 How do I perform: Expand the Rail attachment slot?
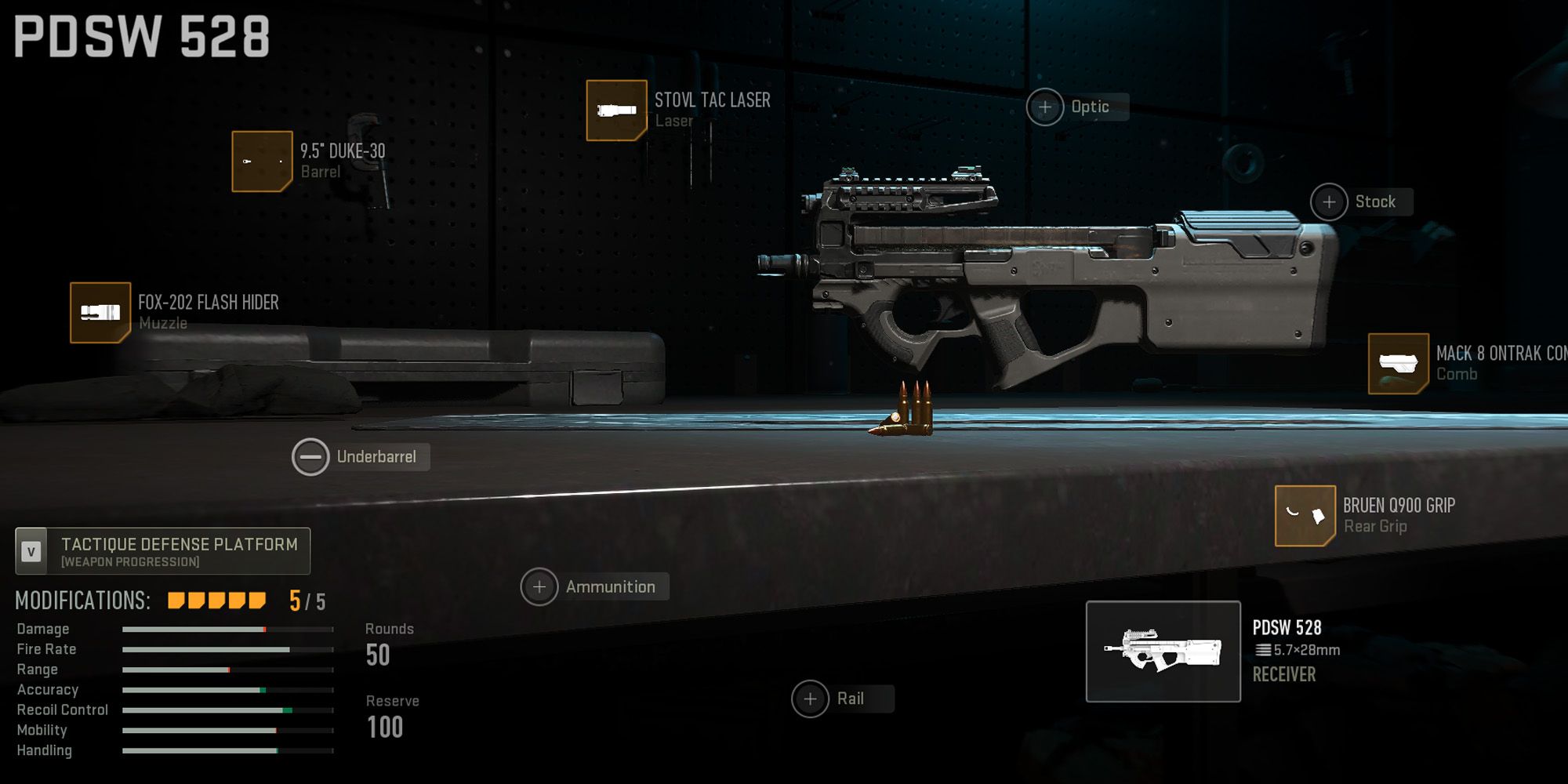coord(812,697)
